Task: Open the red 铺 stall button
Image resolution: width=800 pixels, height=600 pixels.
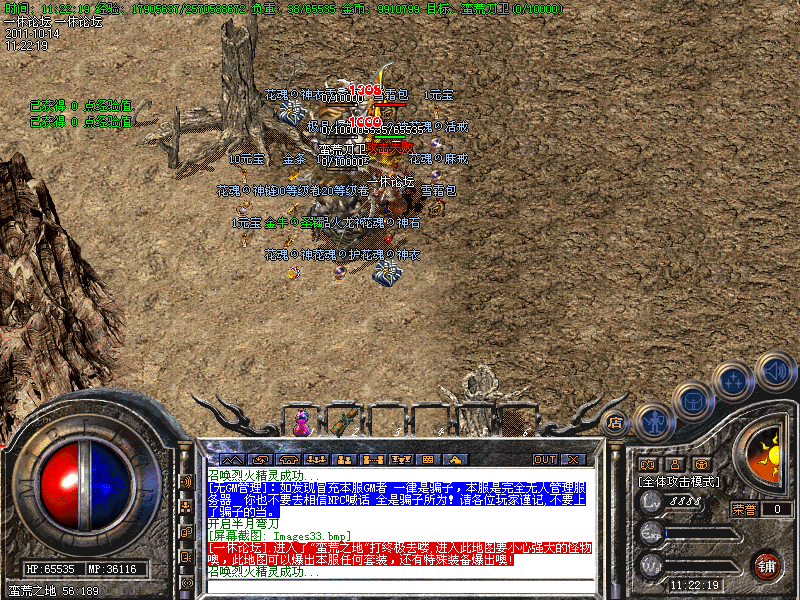Action: [766, 565]
